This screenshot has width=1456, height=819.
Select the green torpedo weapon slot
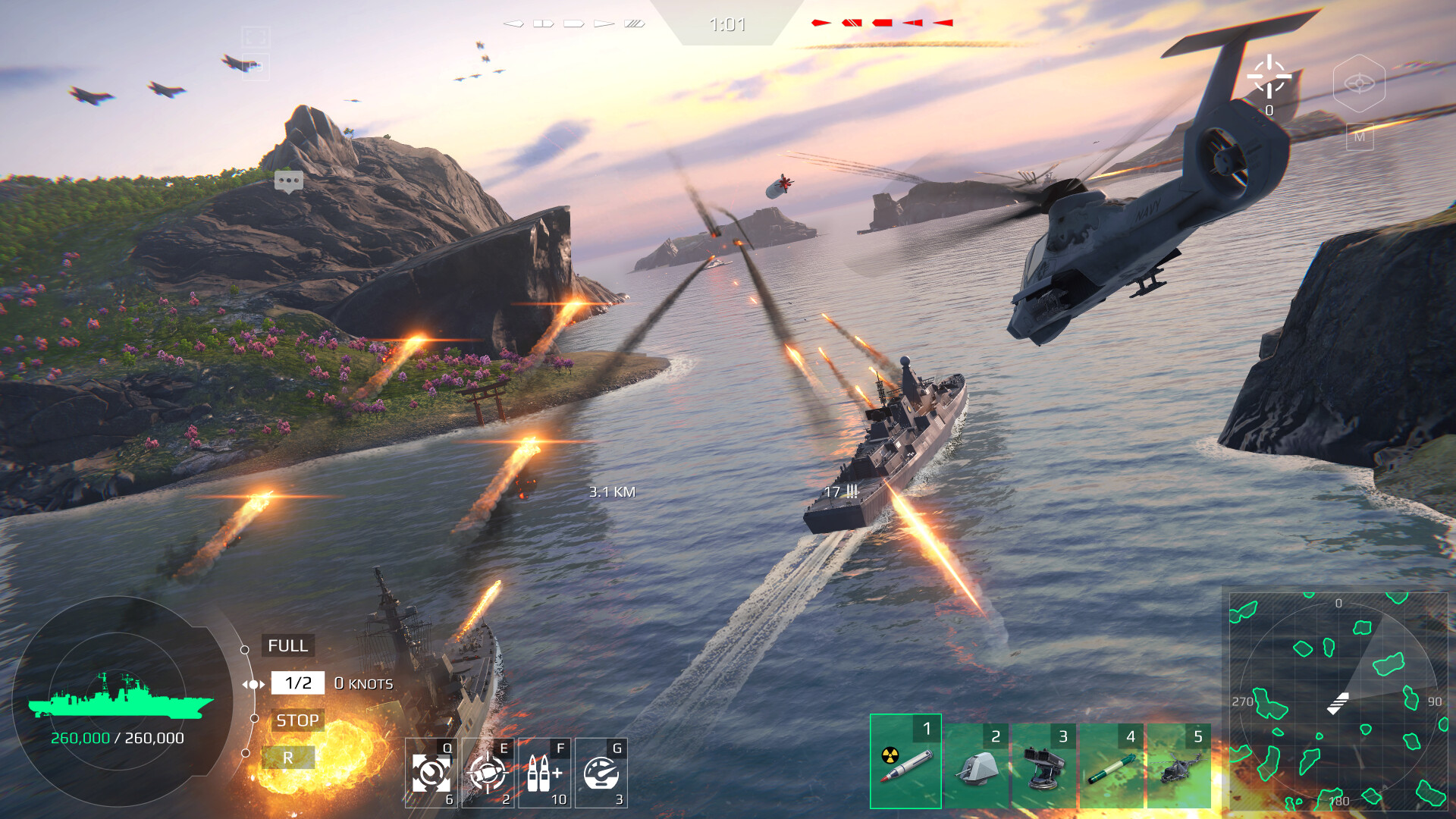(1112, 766)
